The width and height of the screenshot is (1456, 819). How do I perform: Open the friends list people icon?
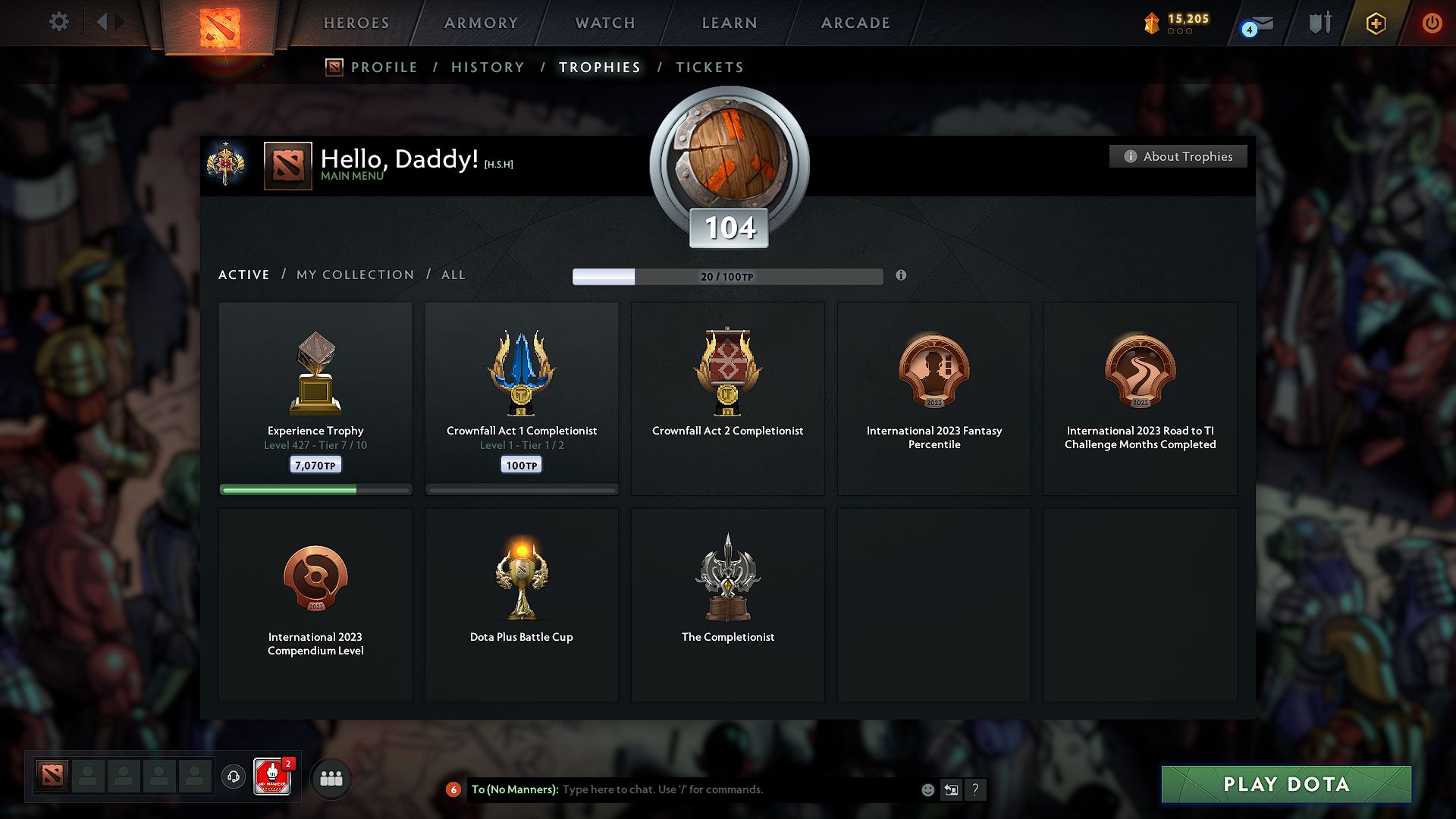[331, 777]
